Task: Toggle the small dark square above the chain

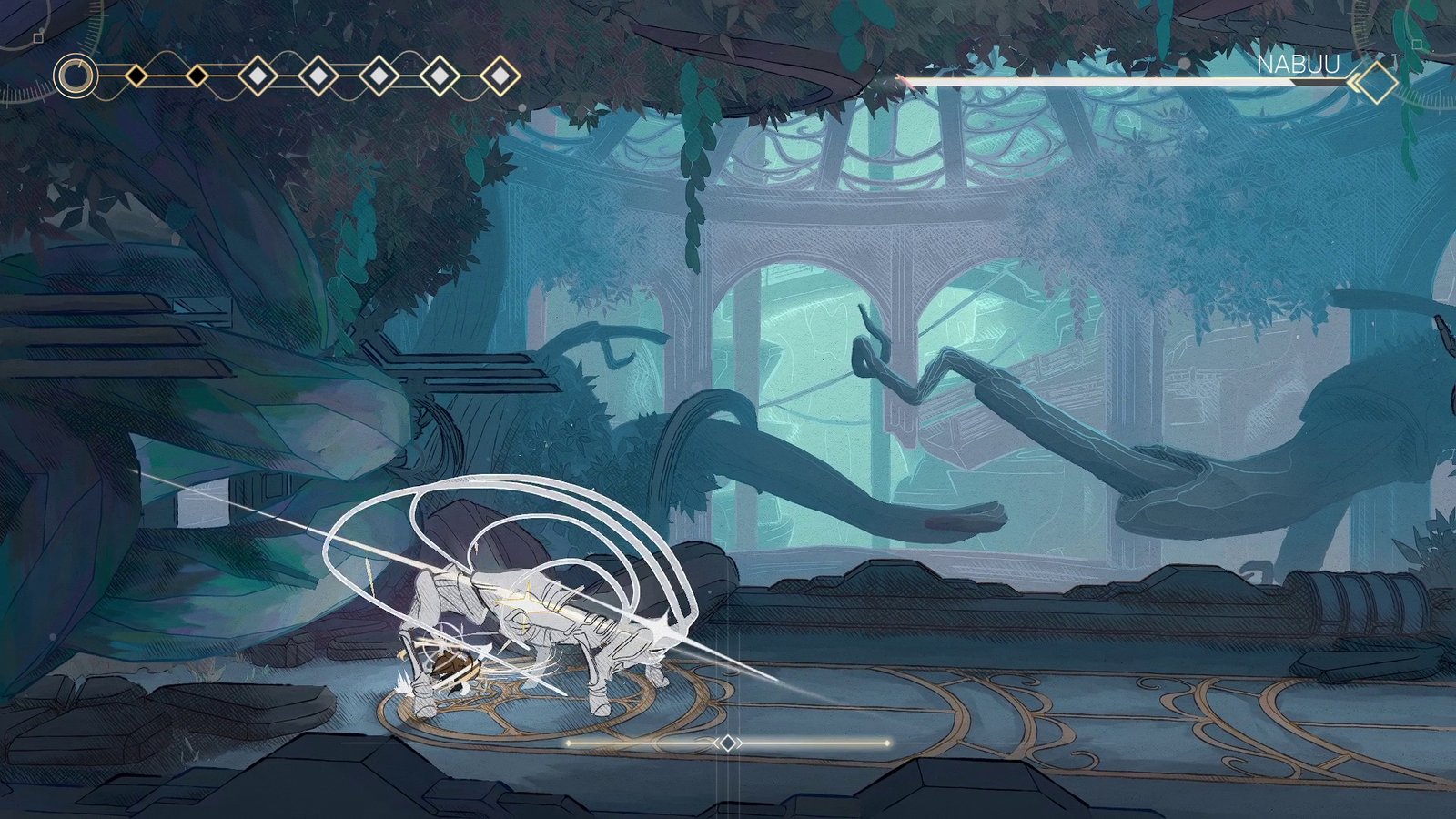Action: point(36,39)
